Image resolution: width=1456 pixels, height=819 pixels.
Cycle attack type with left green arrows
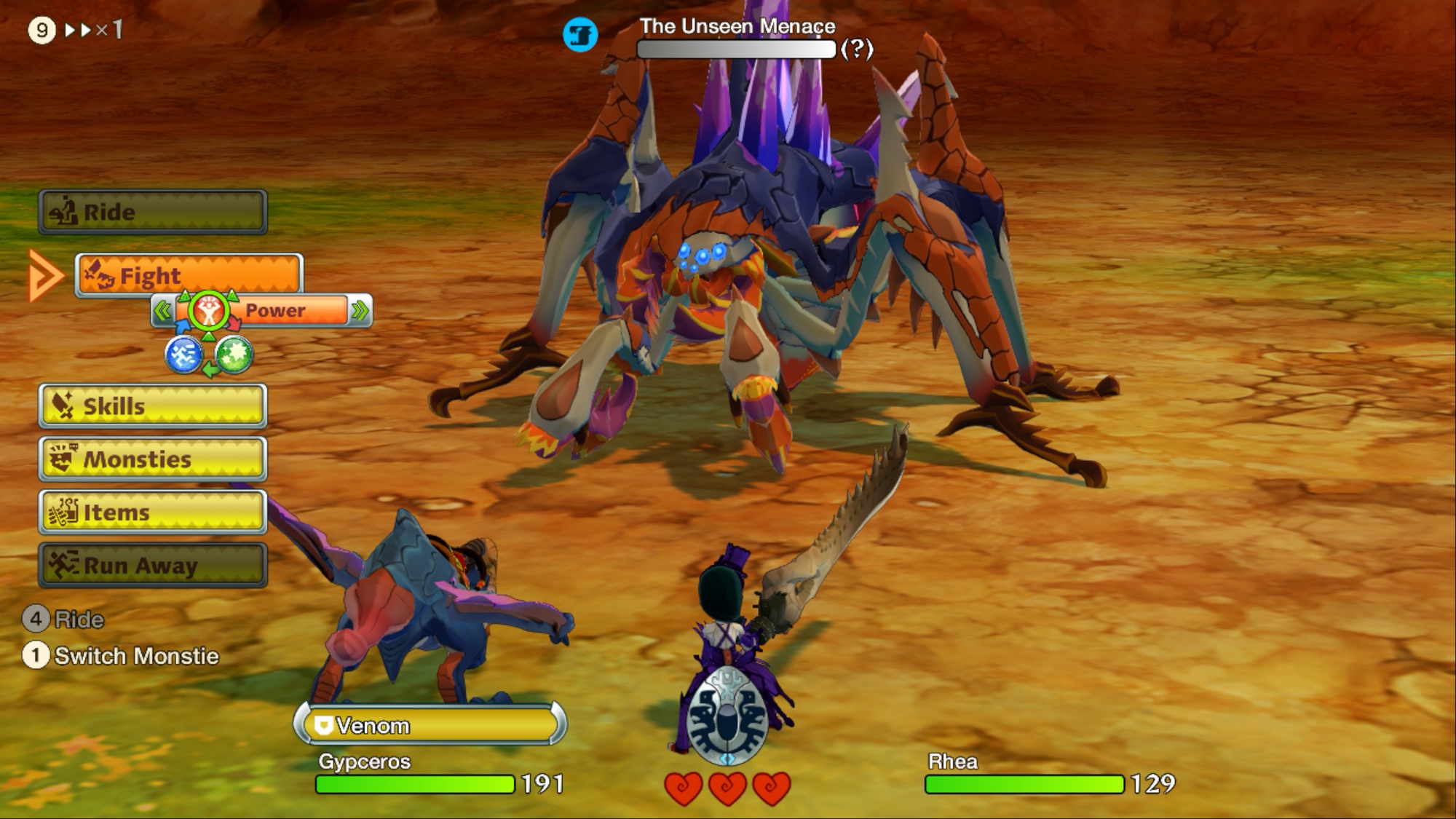coord(162,312)
